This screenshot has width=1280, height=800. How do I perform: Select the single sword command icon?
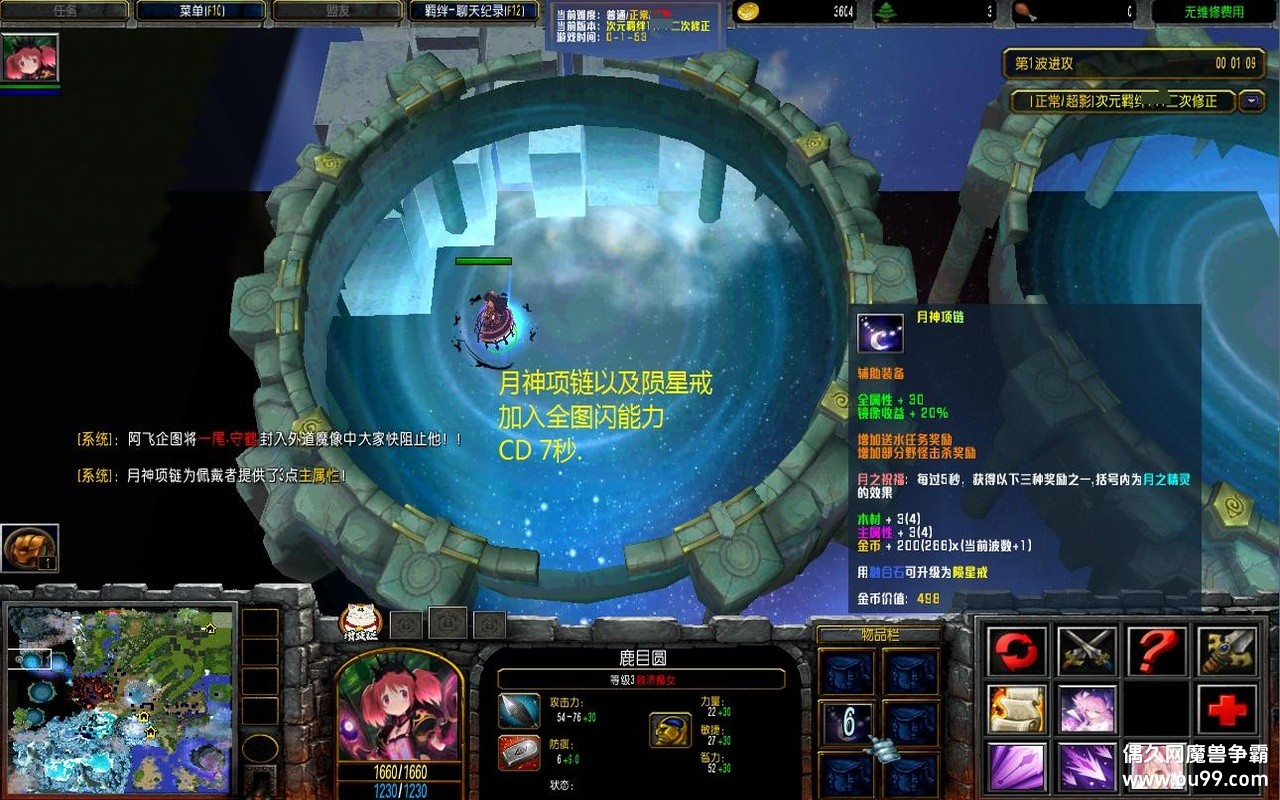coord(1226,652)
